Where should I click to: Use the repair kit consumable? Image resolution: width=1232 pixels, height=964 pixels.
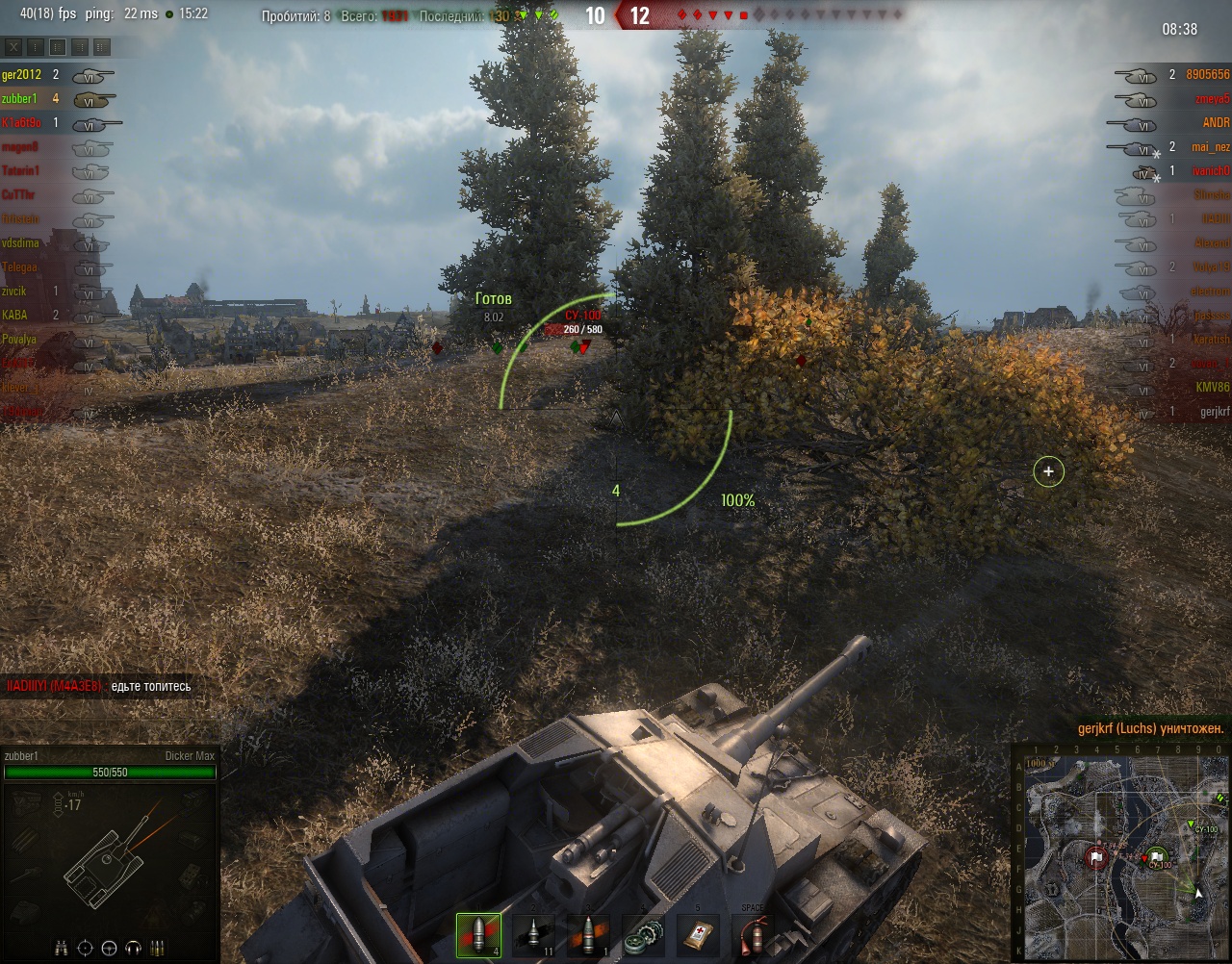[643, 935]
